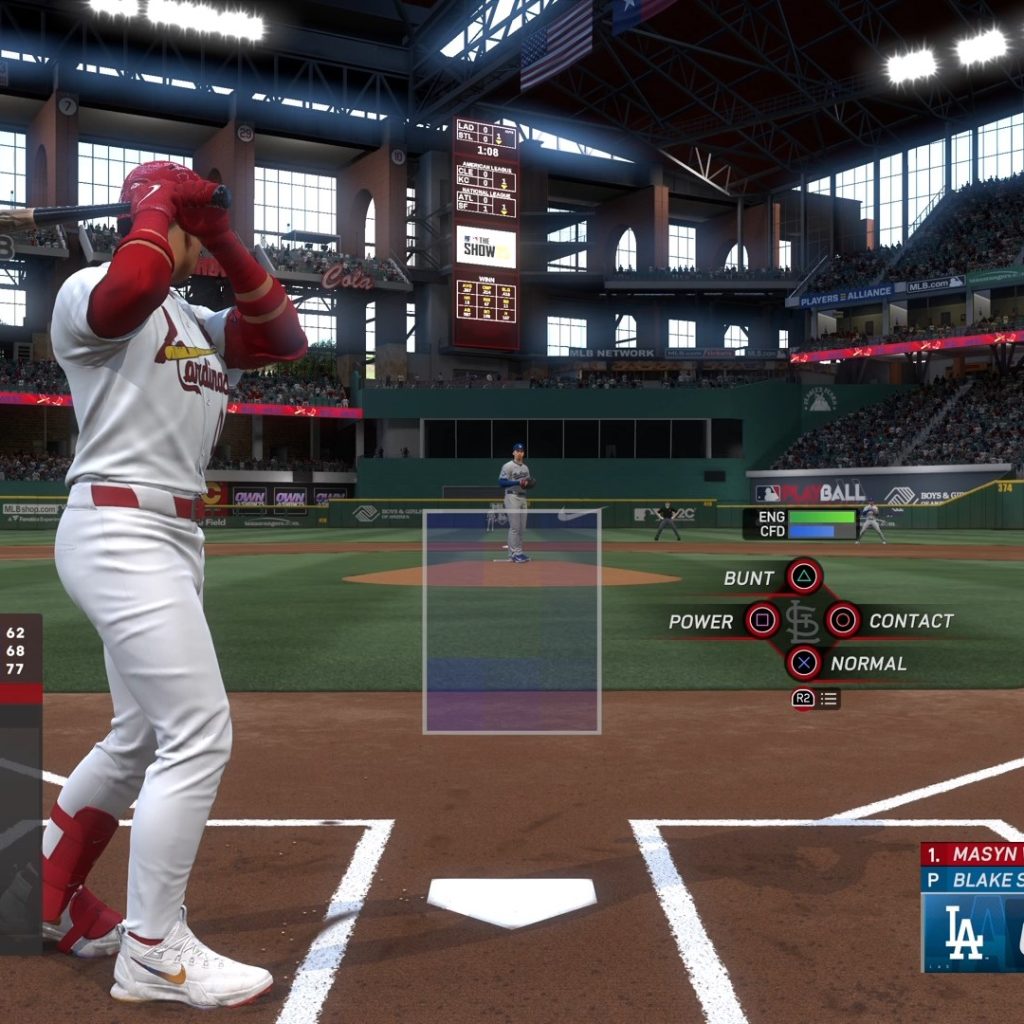This screenshot has width=1024, height=1024.
Task: Choose the Contact swing label
Action: [910, 621]
